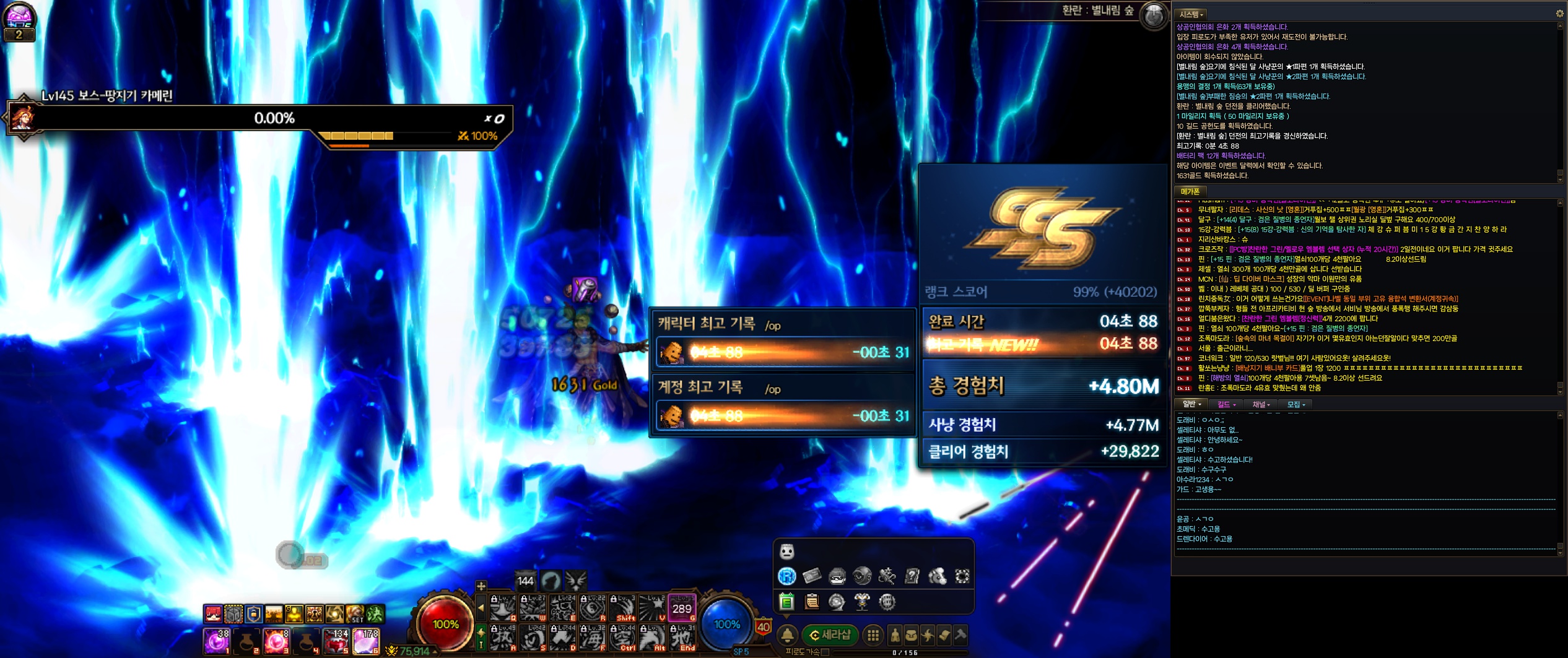1568x658 pixels.
Task: Open the 시스템 chat dropdown
Action: [x=1191, y=14]
